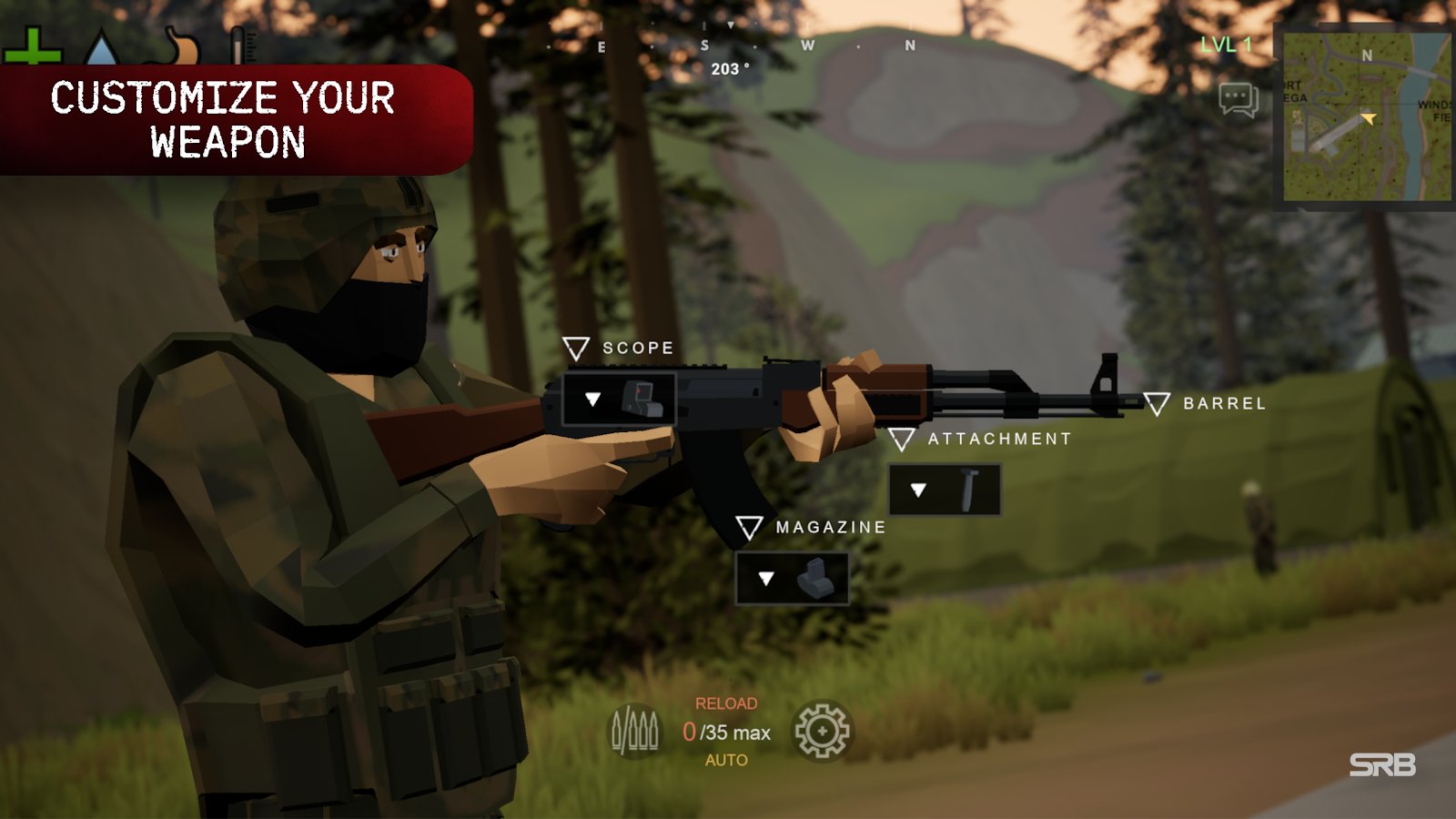Toggle the AUTO fire mode
This screenshot has height=819, width=1456.
[x=726, y=760]
